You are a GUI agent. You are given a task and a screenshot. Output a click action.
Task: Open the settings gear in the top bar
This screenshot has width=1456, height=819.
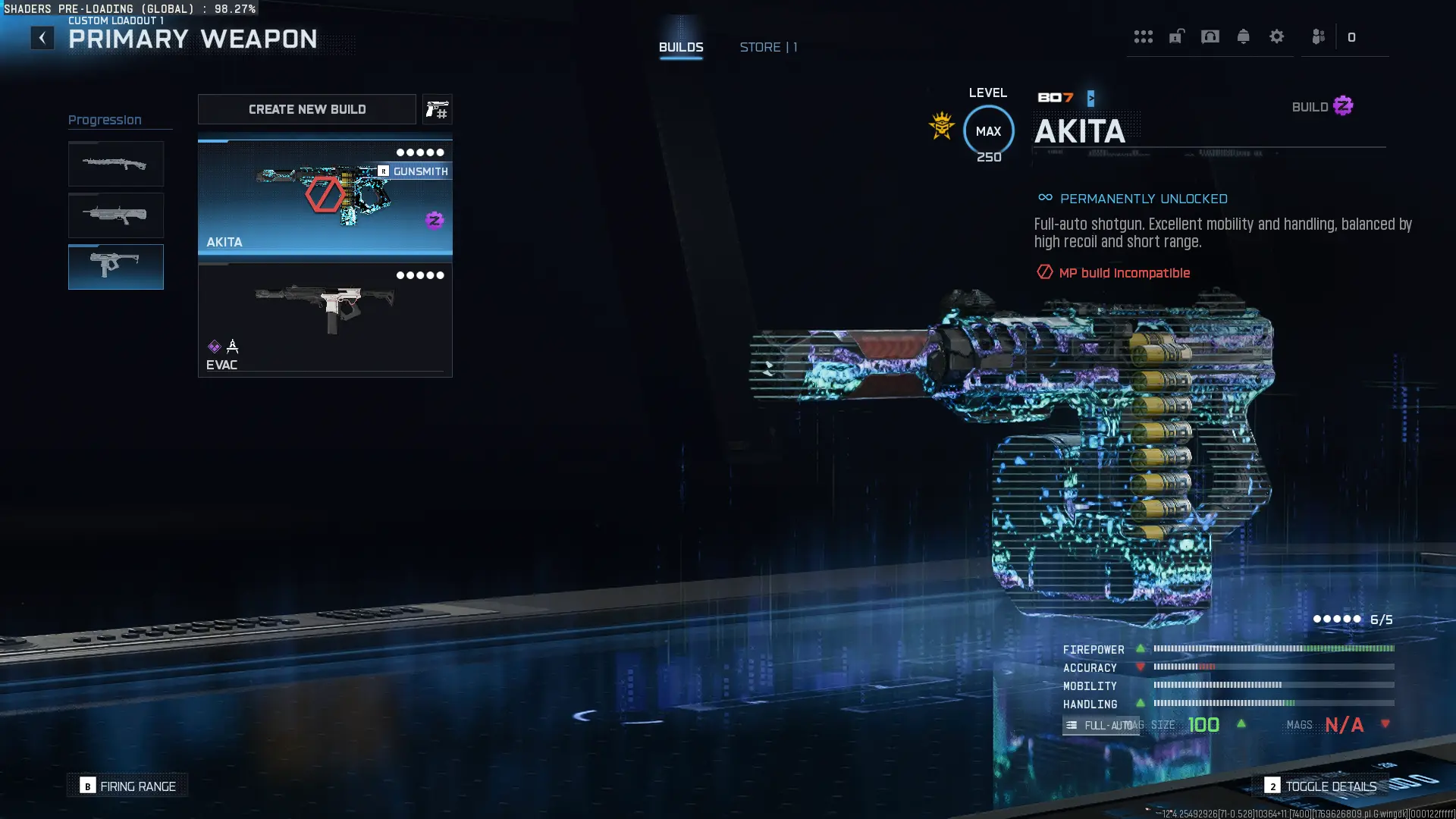(1278, 37)
